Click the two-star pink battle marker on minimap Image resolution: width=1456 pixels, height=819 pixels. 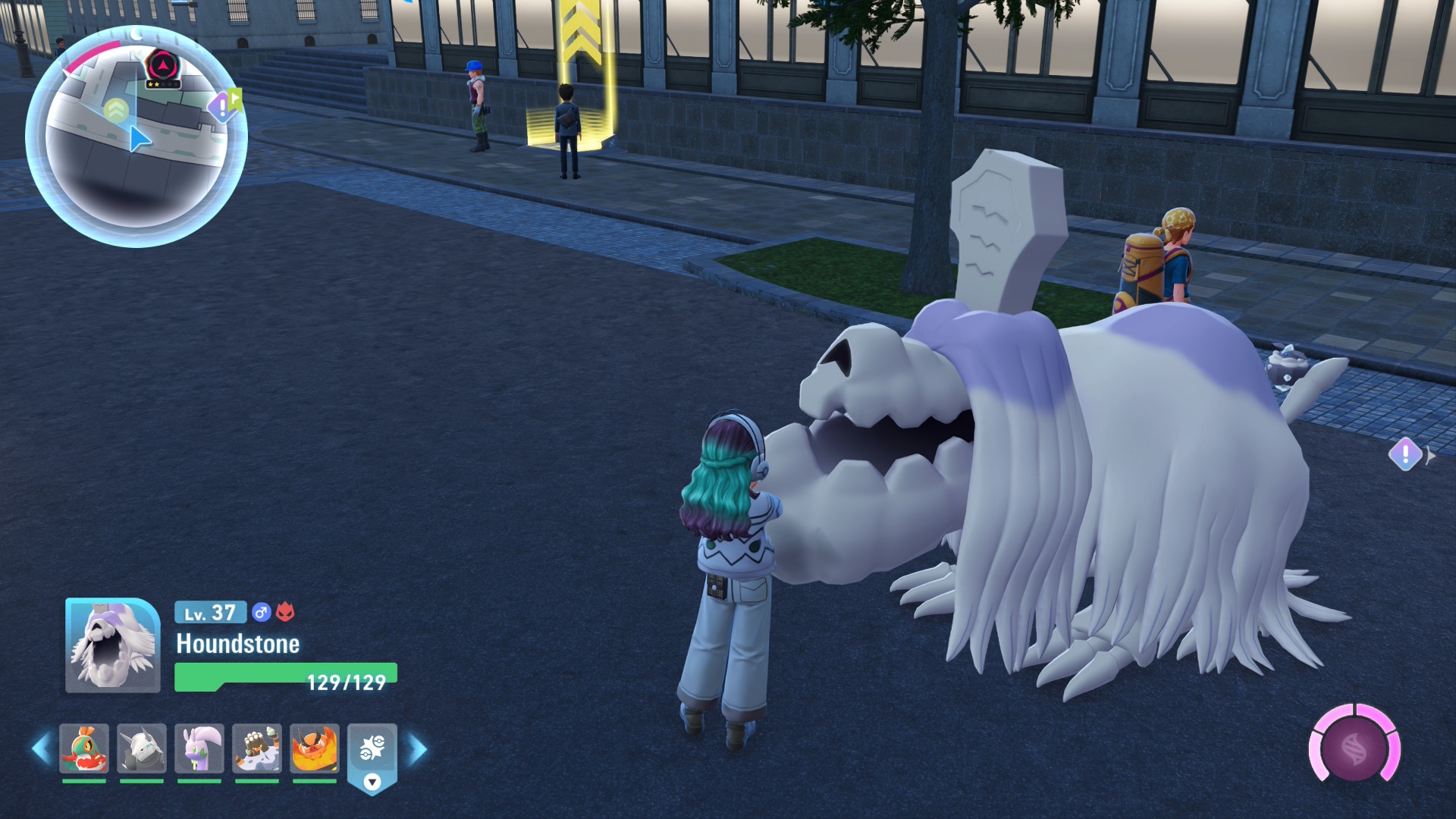(163, 67)
